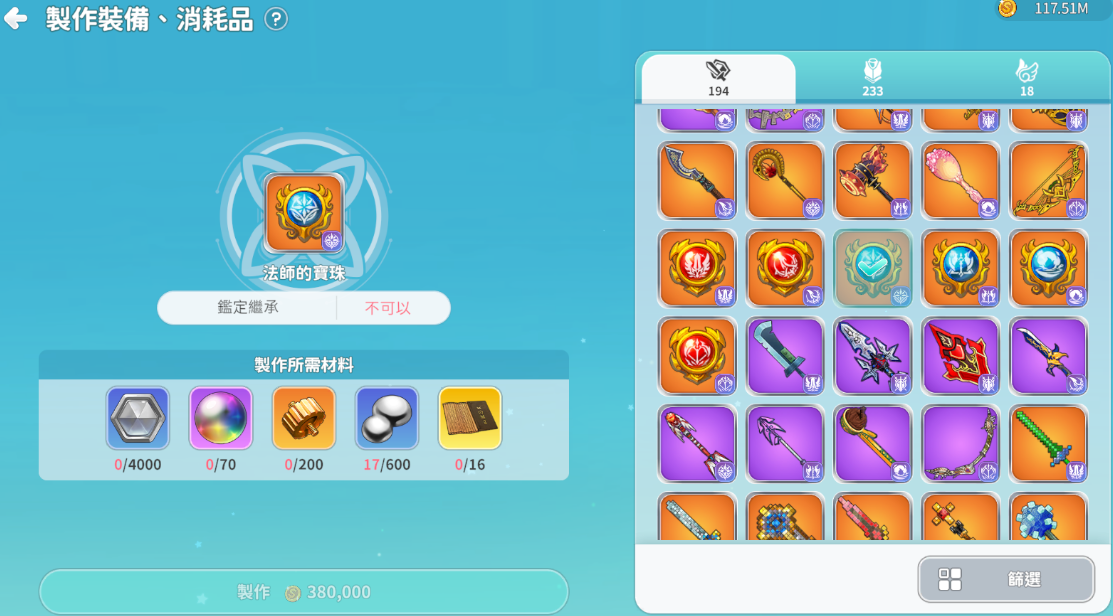
Task: Select the teal cleaver sword recipe
Action: click(785, 356)
